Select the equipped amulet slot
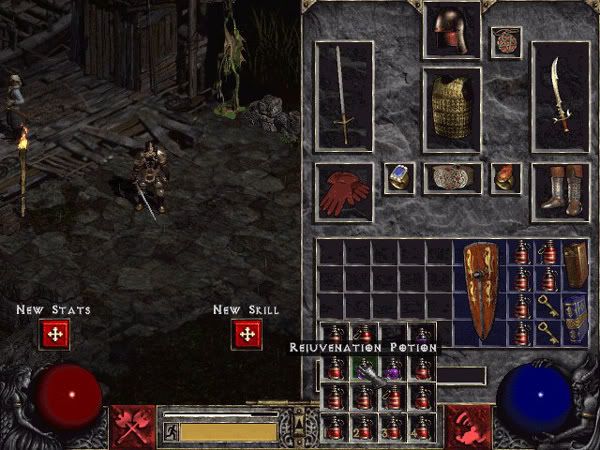 point(505,42)
